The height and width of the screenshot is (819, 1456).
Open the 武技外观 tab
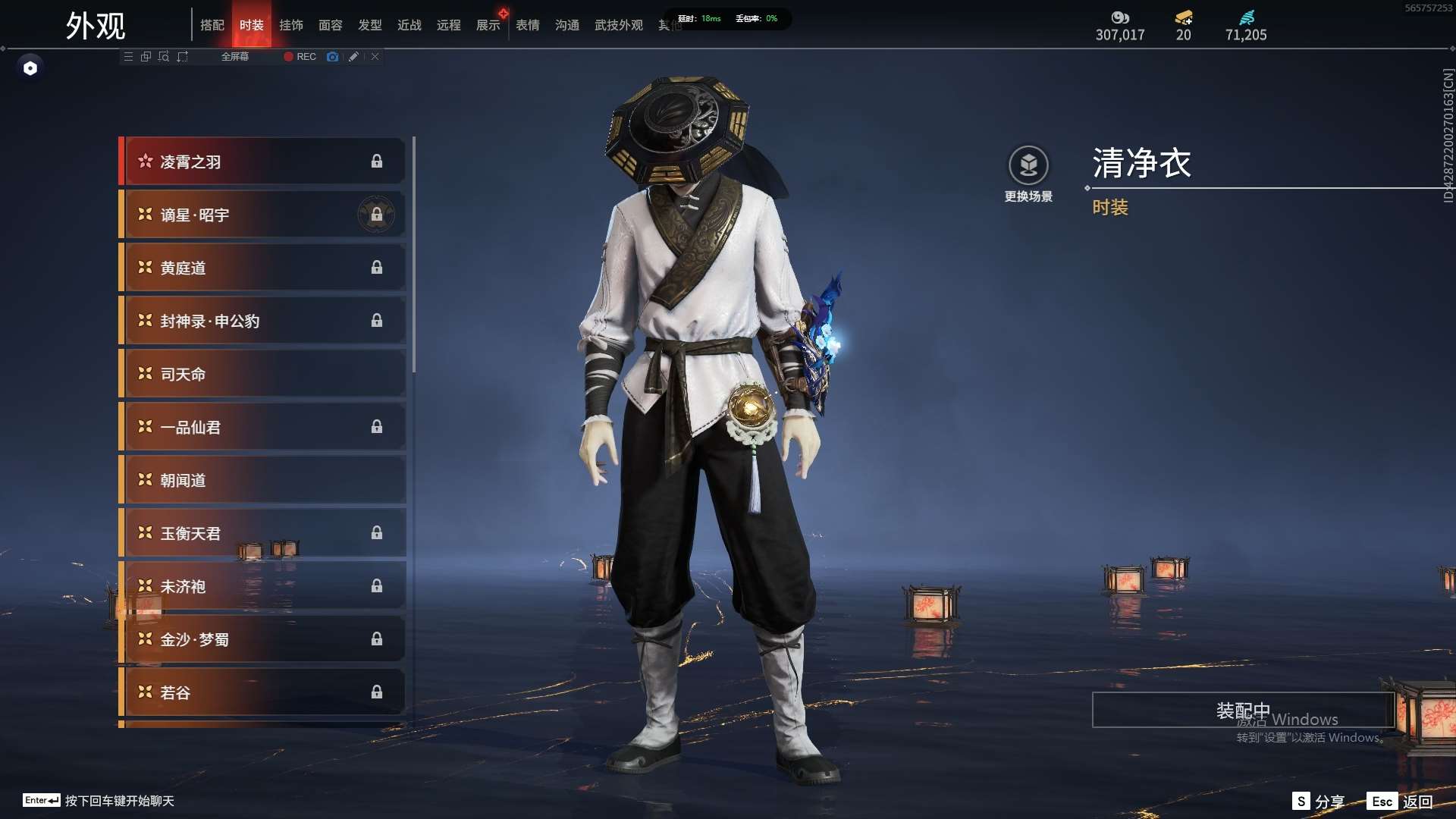point(619,25)
